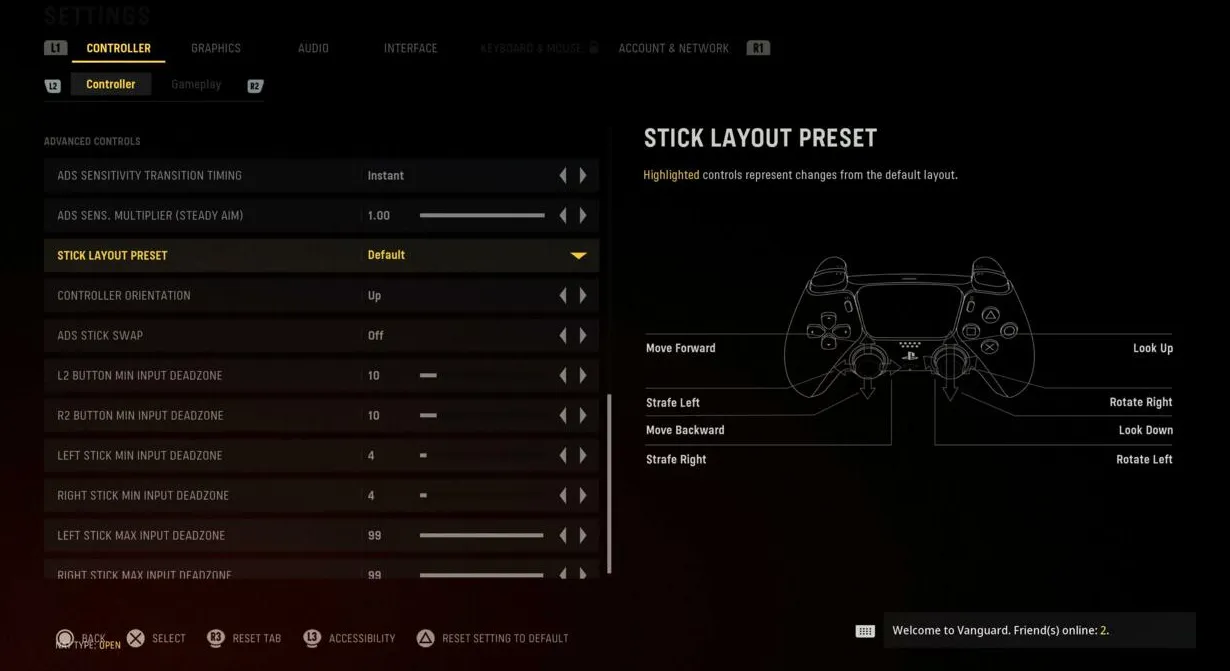
Task: Toggle ADS Stick Swap with right arrow
Action: click(583, 336)
